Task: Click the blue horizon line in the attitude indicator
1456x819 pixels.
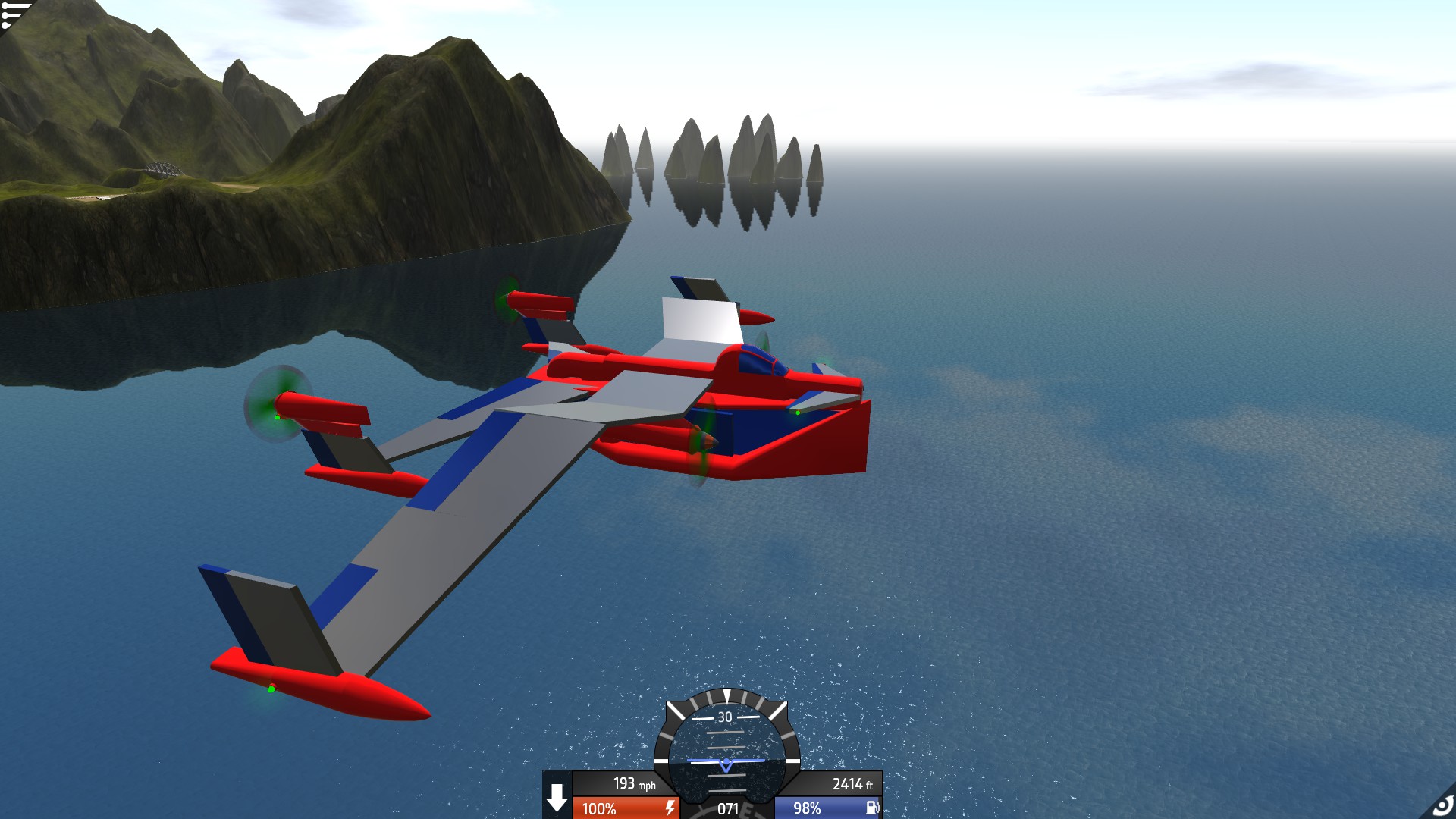Action: click(726, 759)
